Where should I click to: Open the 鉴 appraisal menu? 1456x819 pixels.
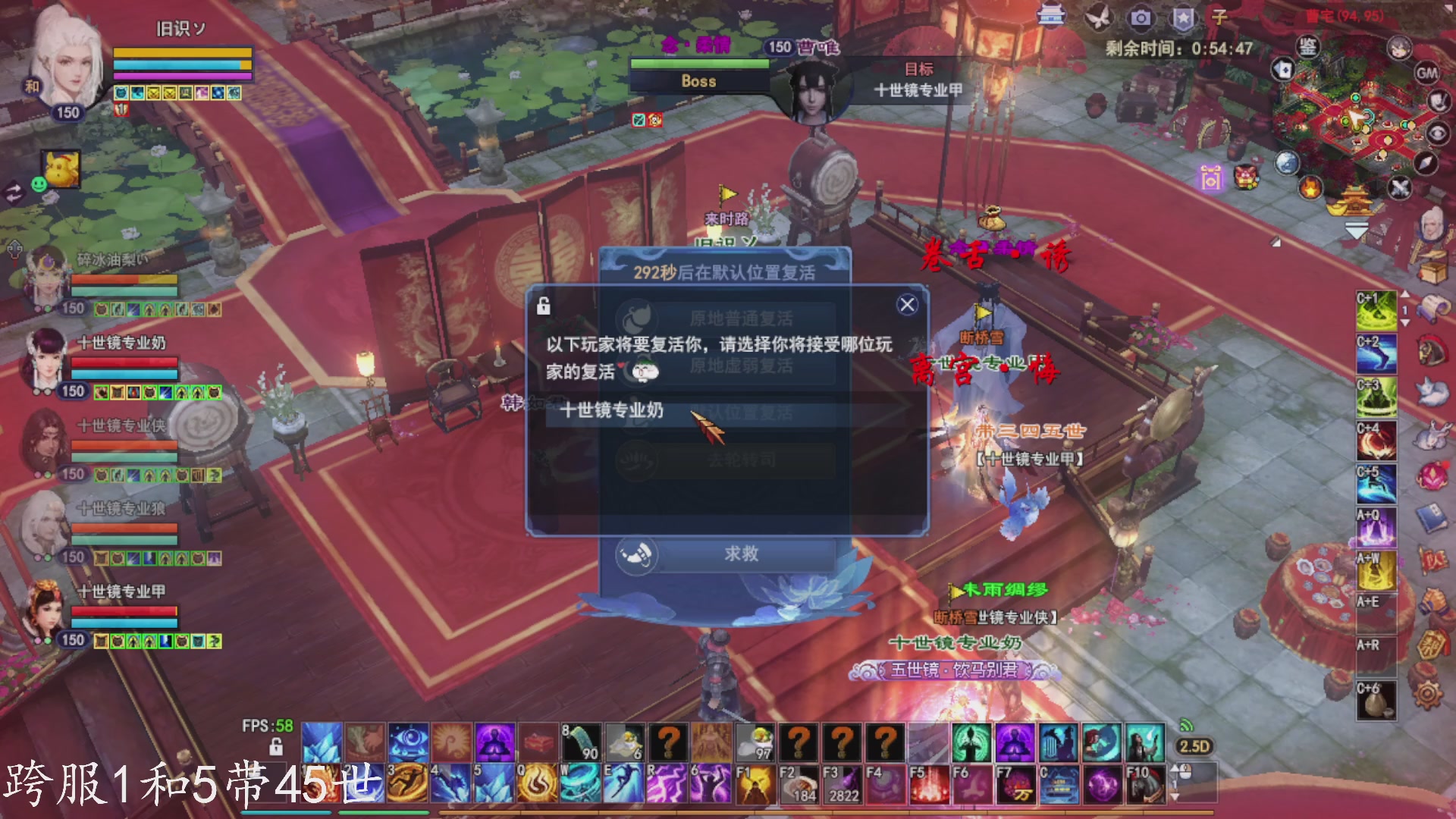pos(1308,46)
